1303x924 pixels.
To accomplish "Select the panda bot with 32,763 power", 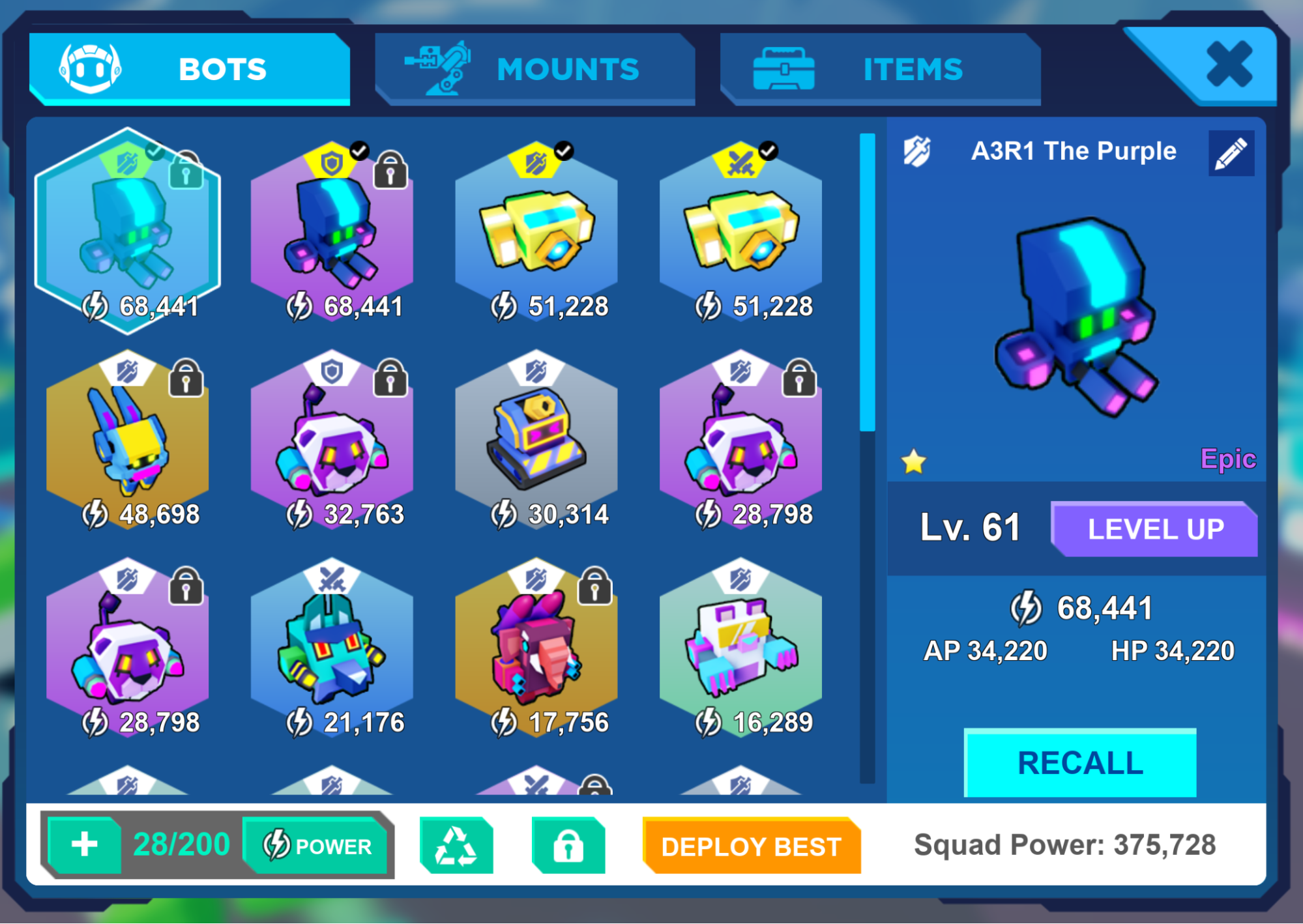I will [x=332, y=443].
